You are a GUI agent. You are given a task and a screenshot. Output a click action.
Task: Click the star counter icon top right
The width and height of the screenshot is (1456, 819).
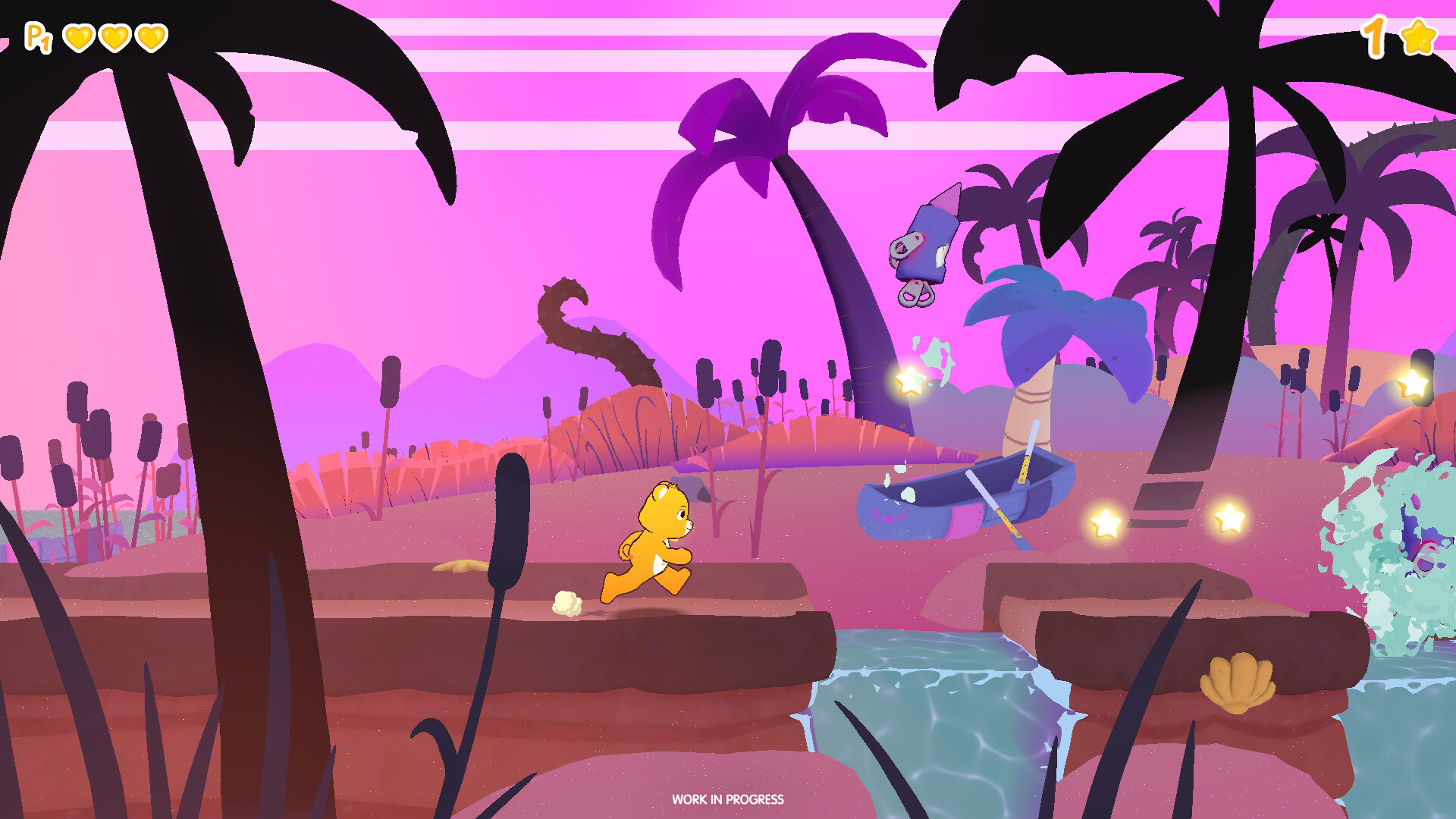pos(1420,36)
